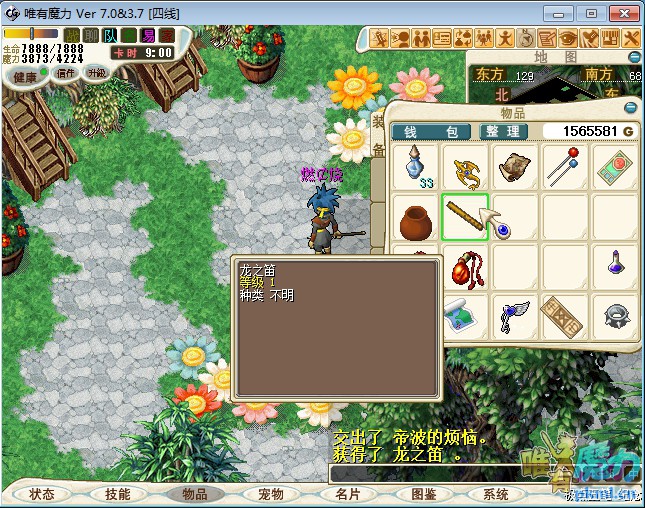Open the 状态 status menu
The width and height of the screenshot is (645, 508).
42,494
